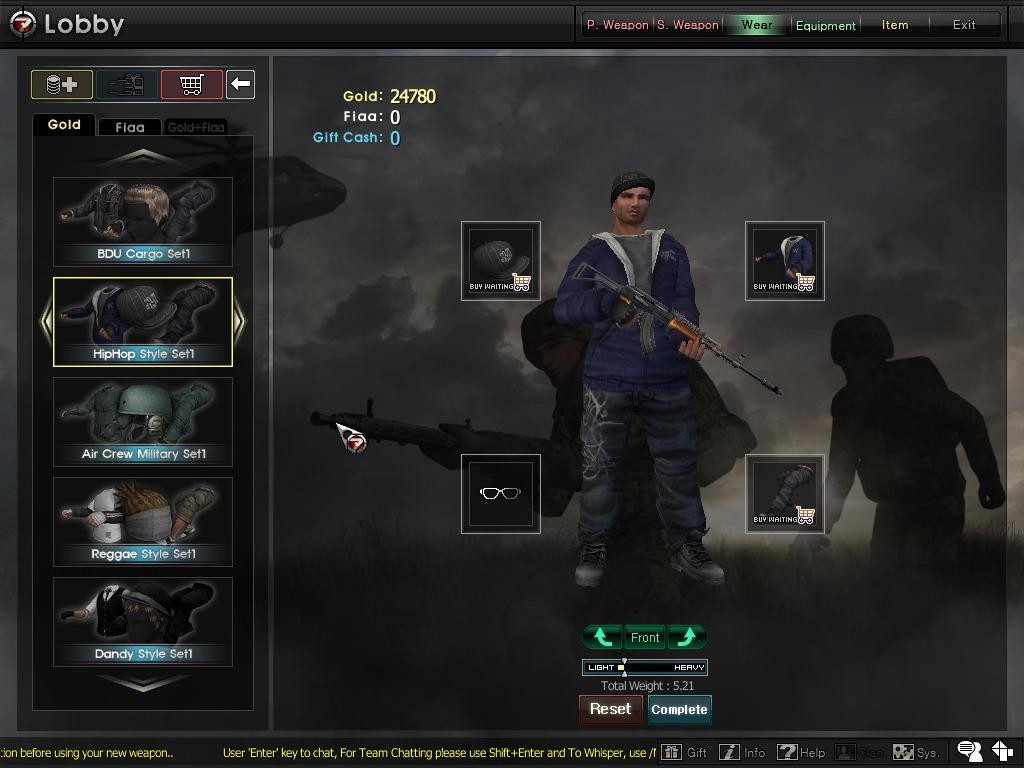Pick the Air Crew Military Set1
Screen dimensions: 1024x768
coord(143,422)
